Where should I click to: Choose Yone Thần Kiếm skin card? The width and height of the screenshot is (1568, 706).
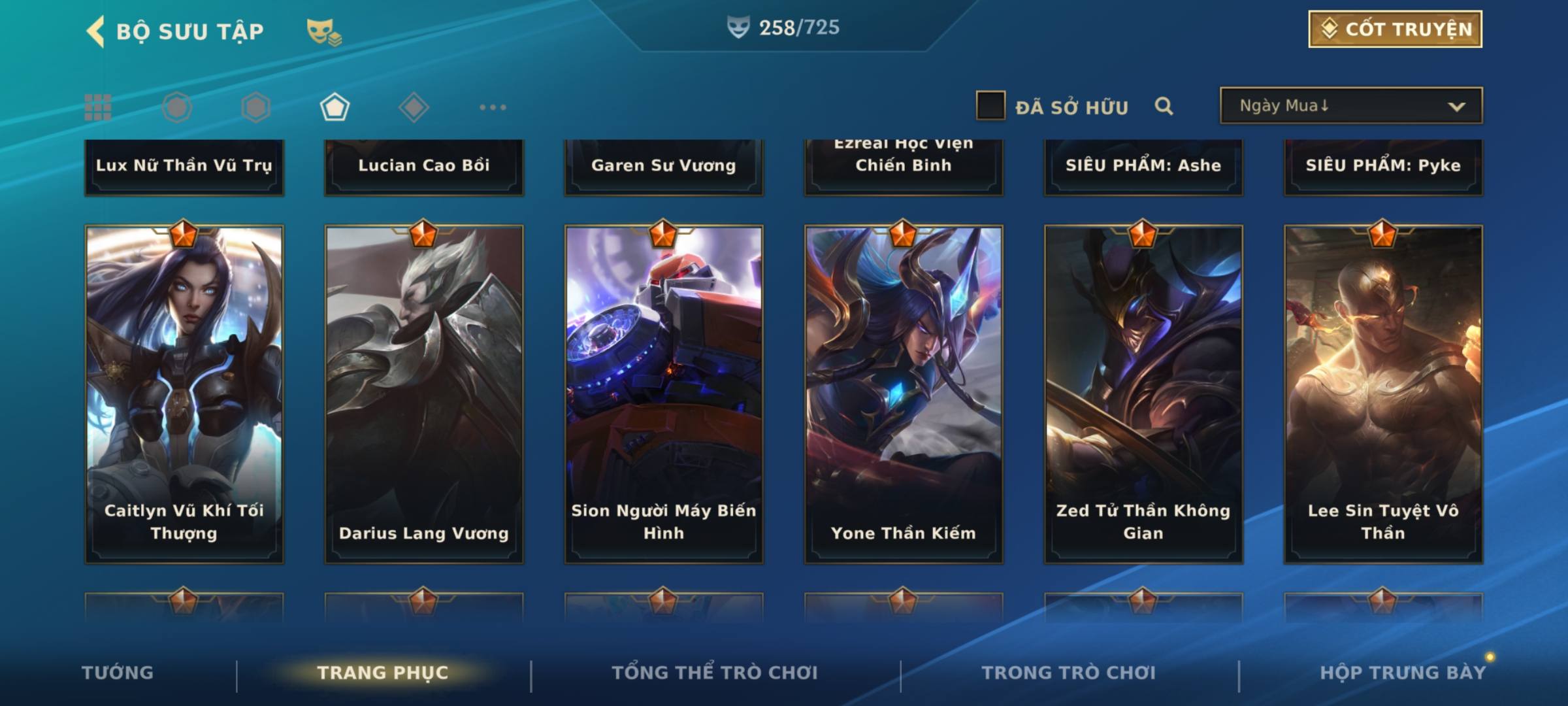point(904,394)
